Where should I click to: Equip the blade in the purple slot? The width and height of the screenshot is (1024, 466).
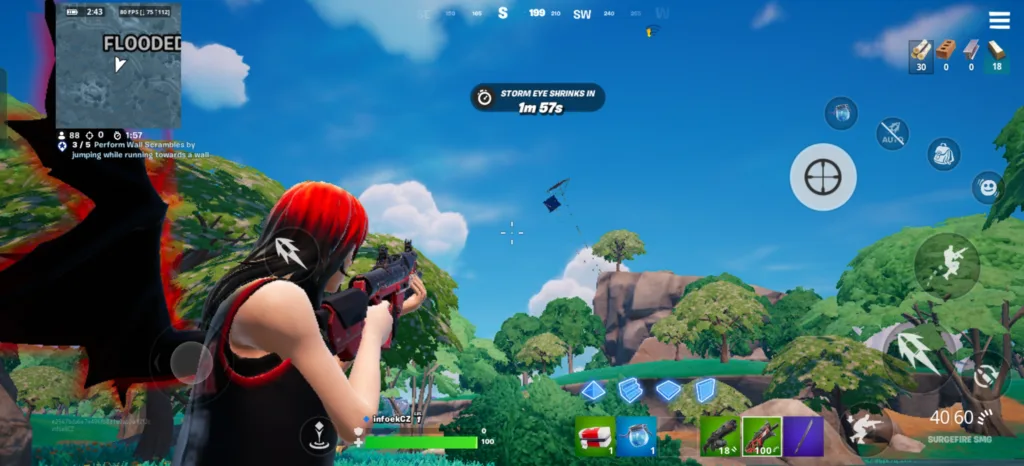point(803,436)
